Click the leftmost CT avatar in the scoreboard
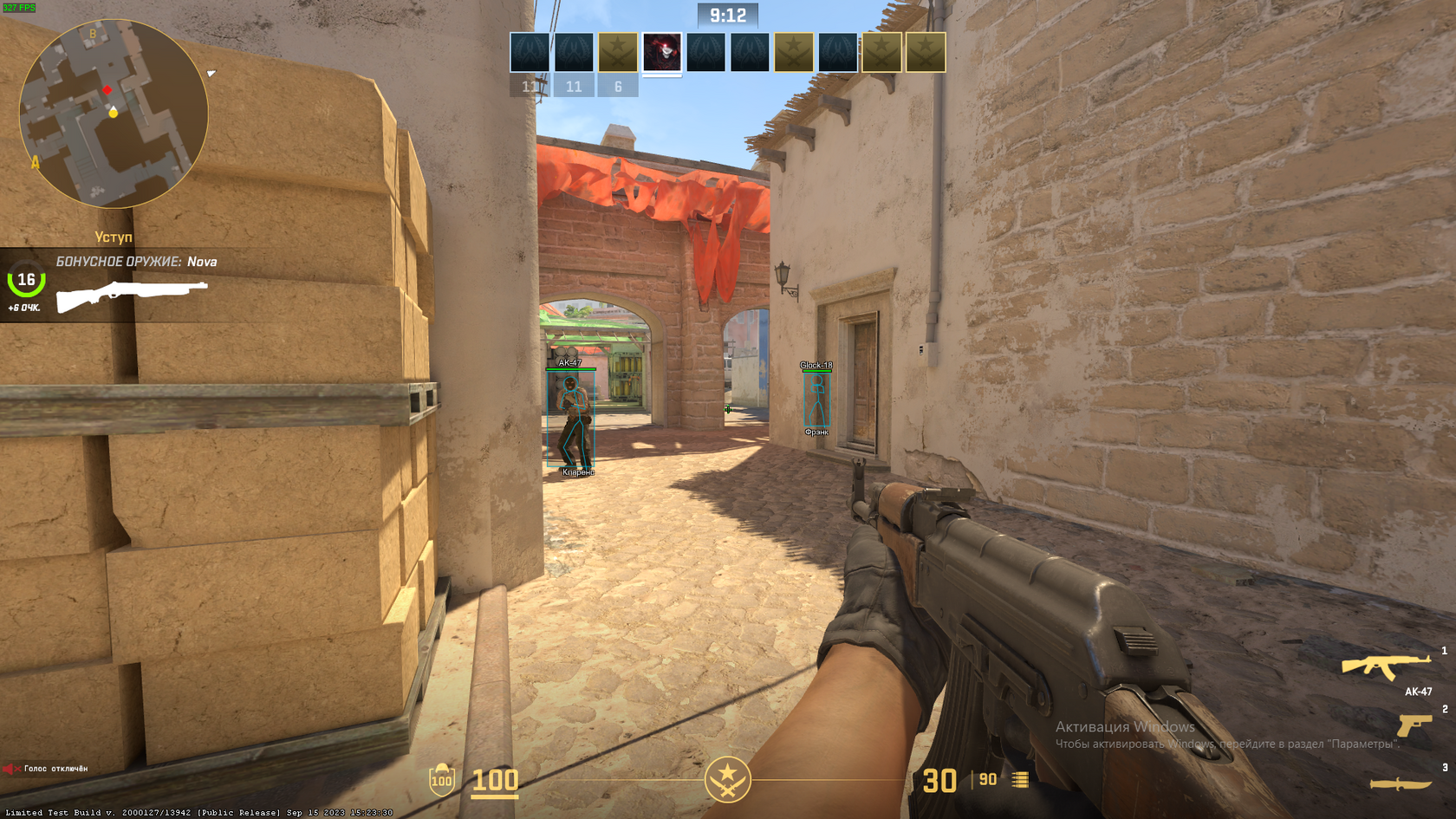1456x819 pixels. [531, 52]
